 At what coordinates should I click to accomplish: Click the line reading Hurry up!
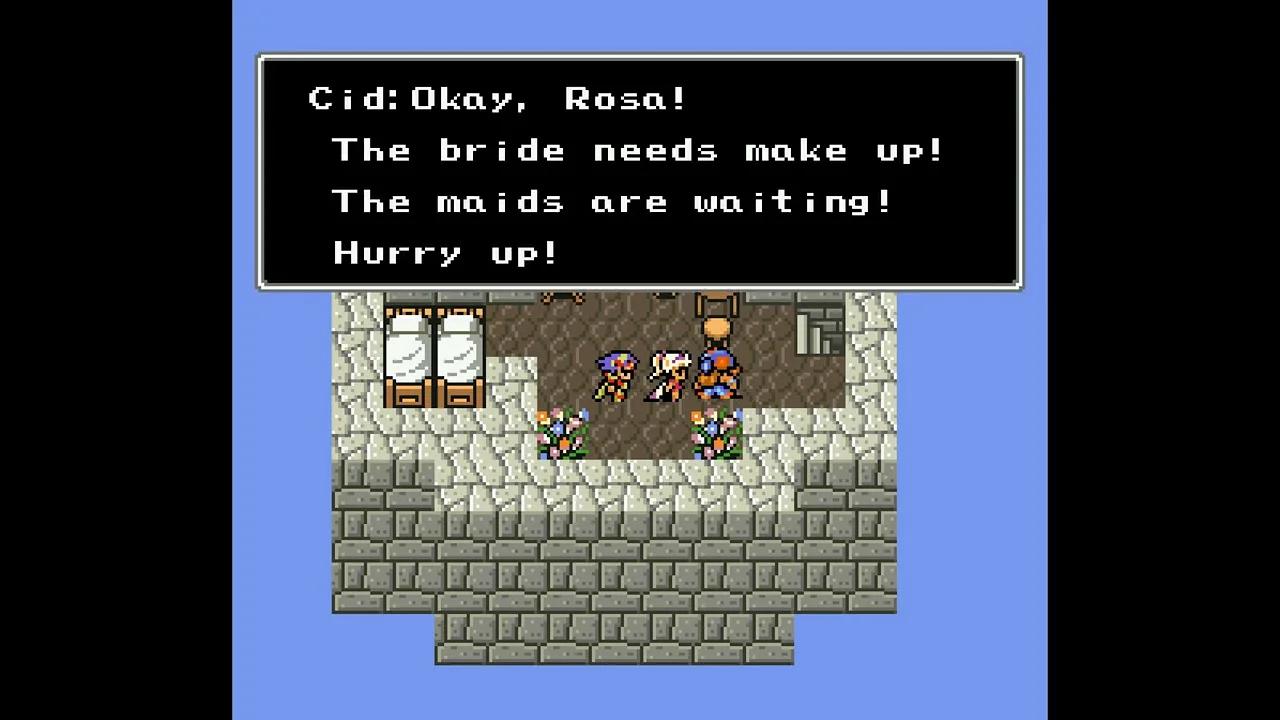[x=443, y=253]
